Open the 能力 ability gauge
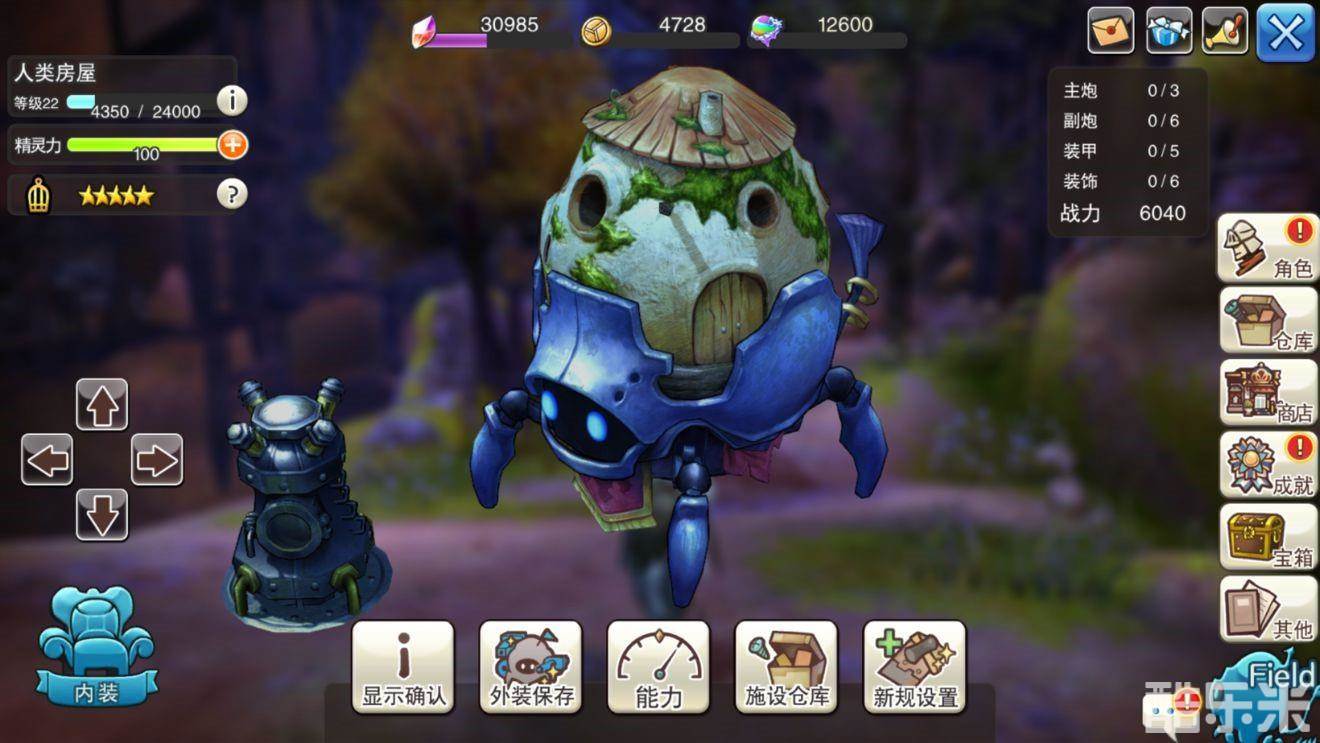Screen dimensions: 1320x743 point(659,667)
